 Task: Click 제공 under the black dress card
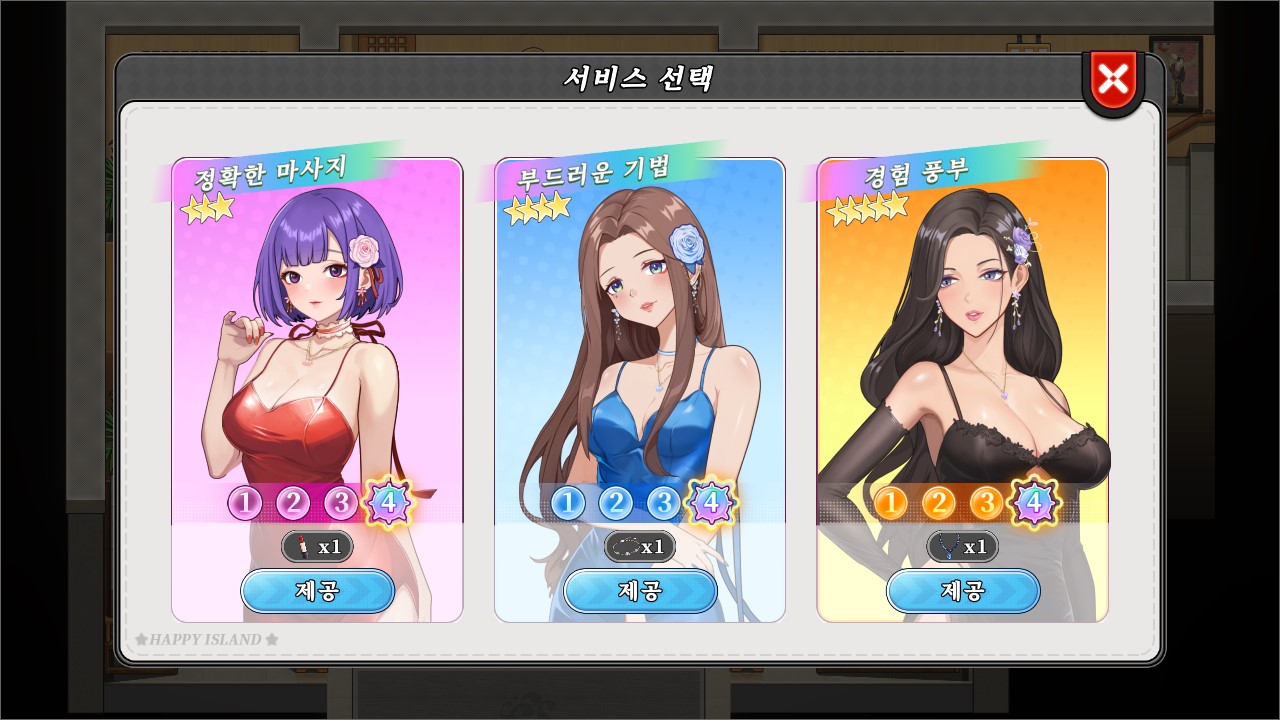963,591
